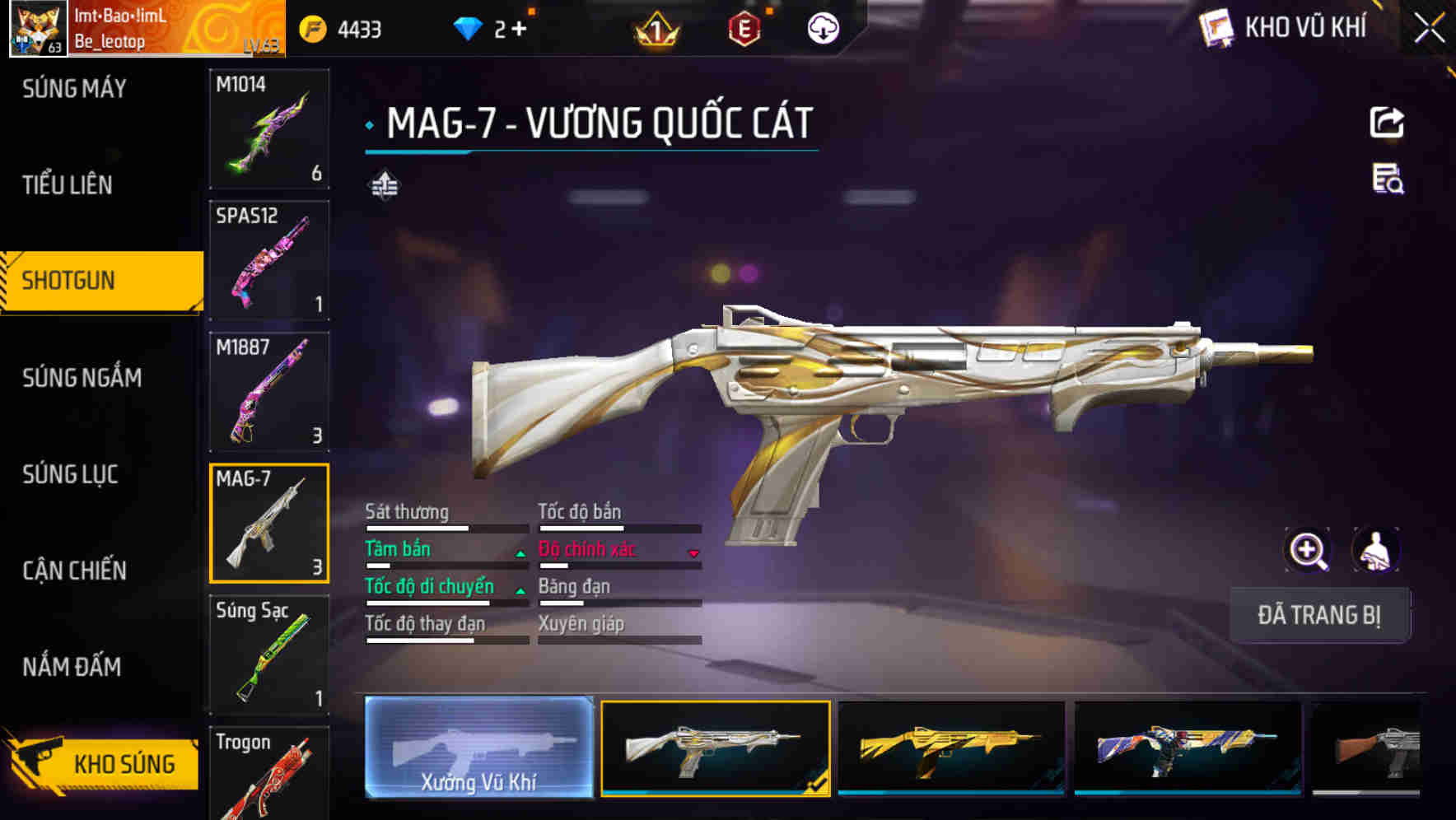Close the weapon armory screen

(x=1429, y=29)
